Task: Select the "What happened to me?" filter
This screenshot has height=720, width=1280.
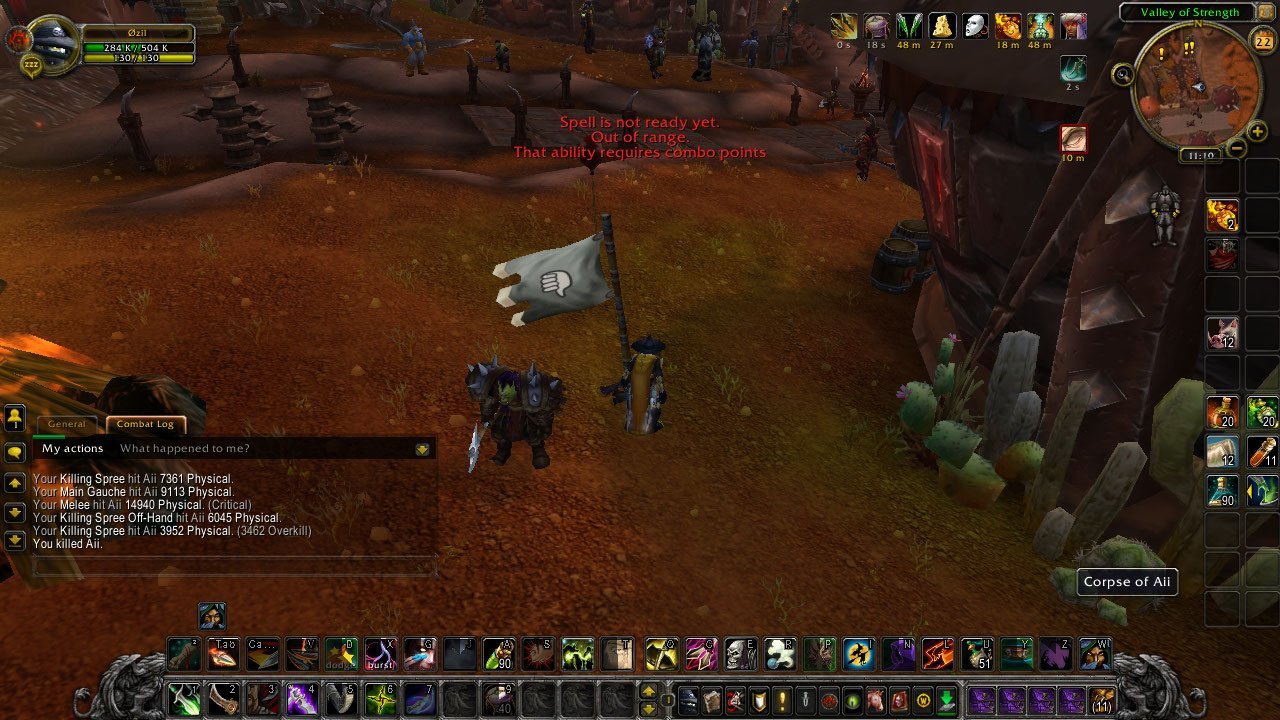Action: pos(184,449)
